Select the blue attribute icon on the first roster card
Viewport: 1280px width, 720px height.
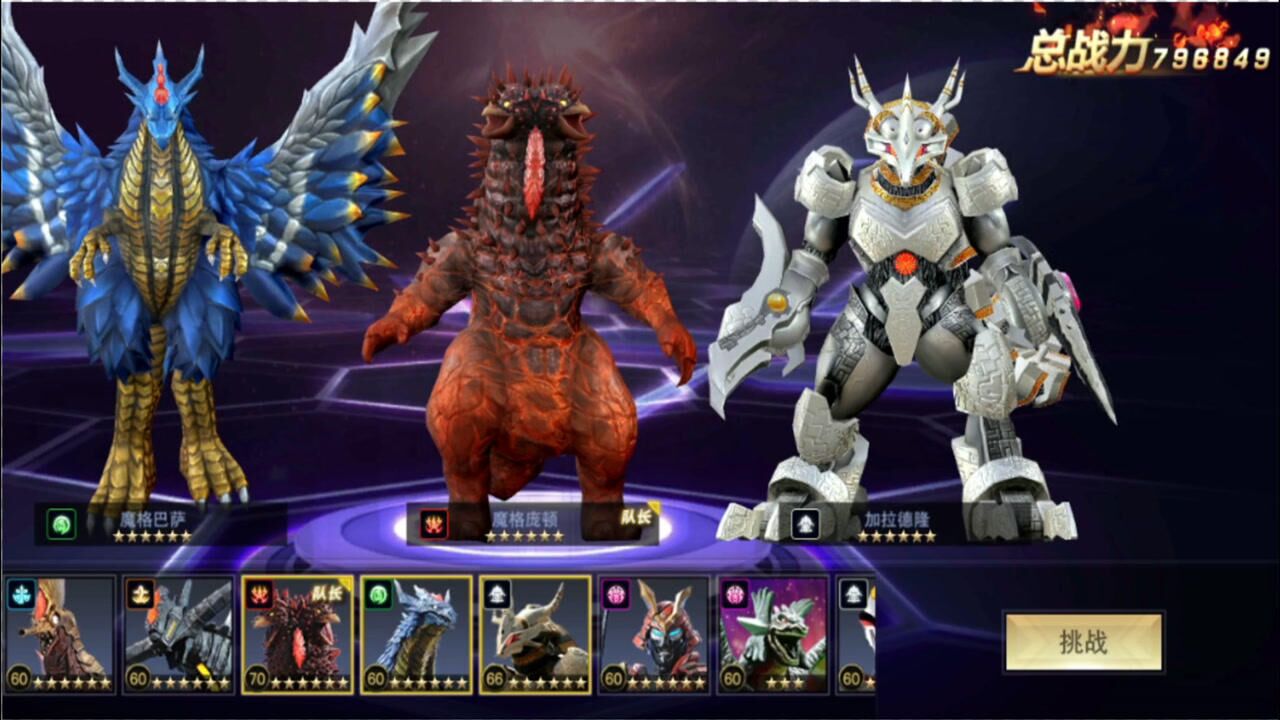[x=23, y=593]
